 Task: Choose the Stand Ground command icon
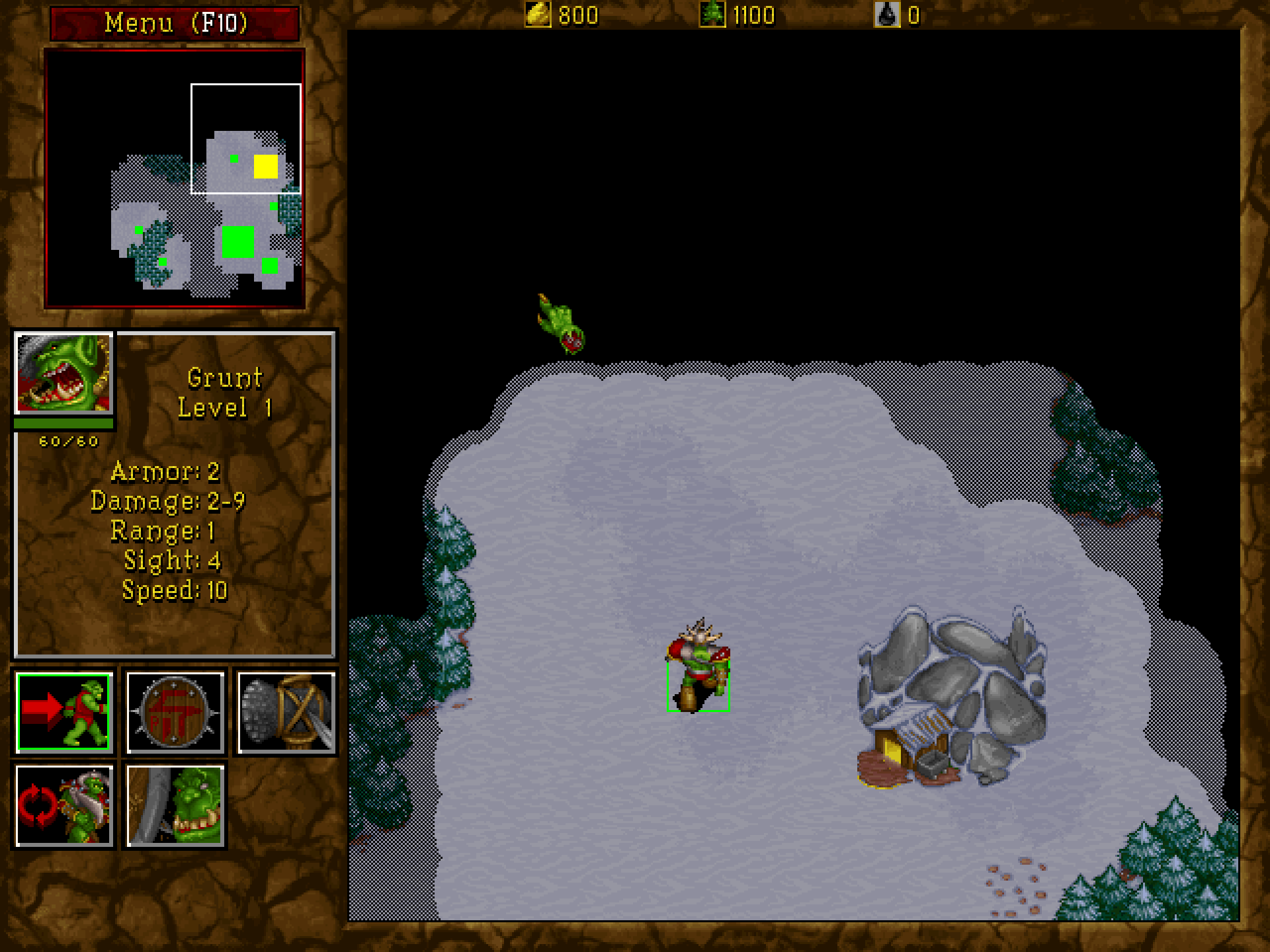175,805
